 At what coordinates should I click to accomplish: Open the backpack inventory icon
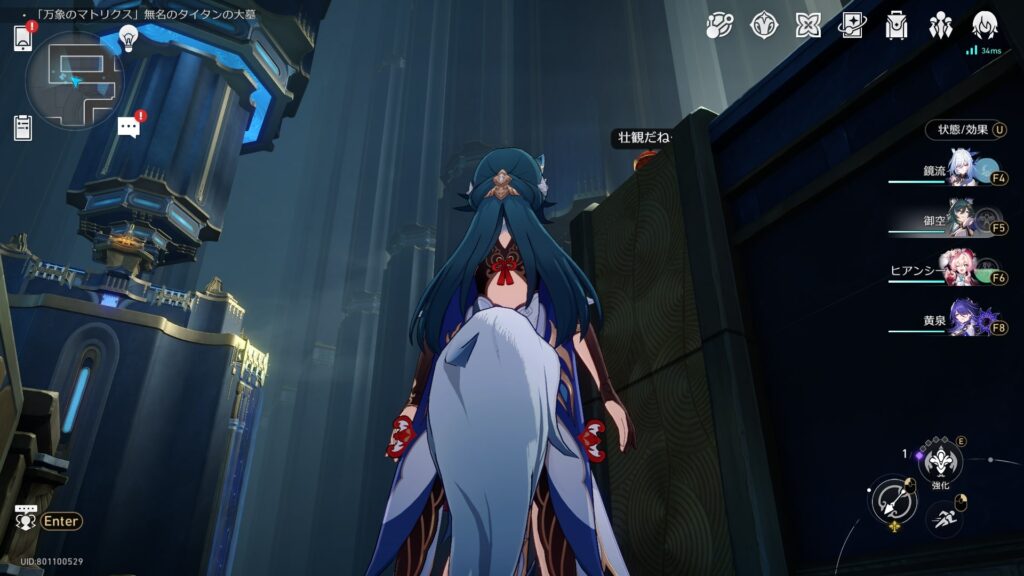click(896, 25)
